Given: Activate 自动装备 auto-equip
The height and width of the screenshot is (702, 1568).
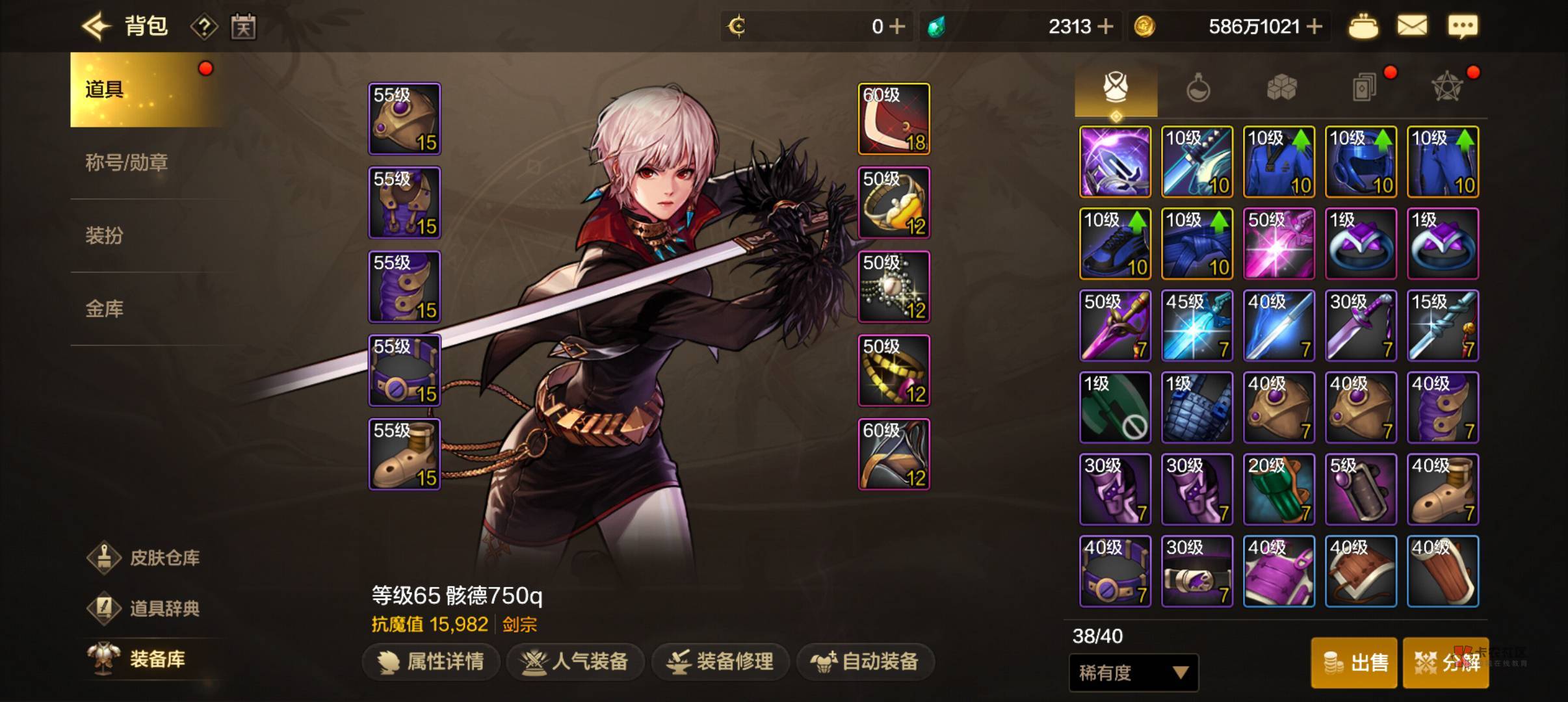Looking at the screenshot, I should tap(865, 662).
